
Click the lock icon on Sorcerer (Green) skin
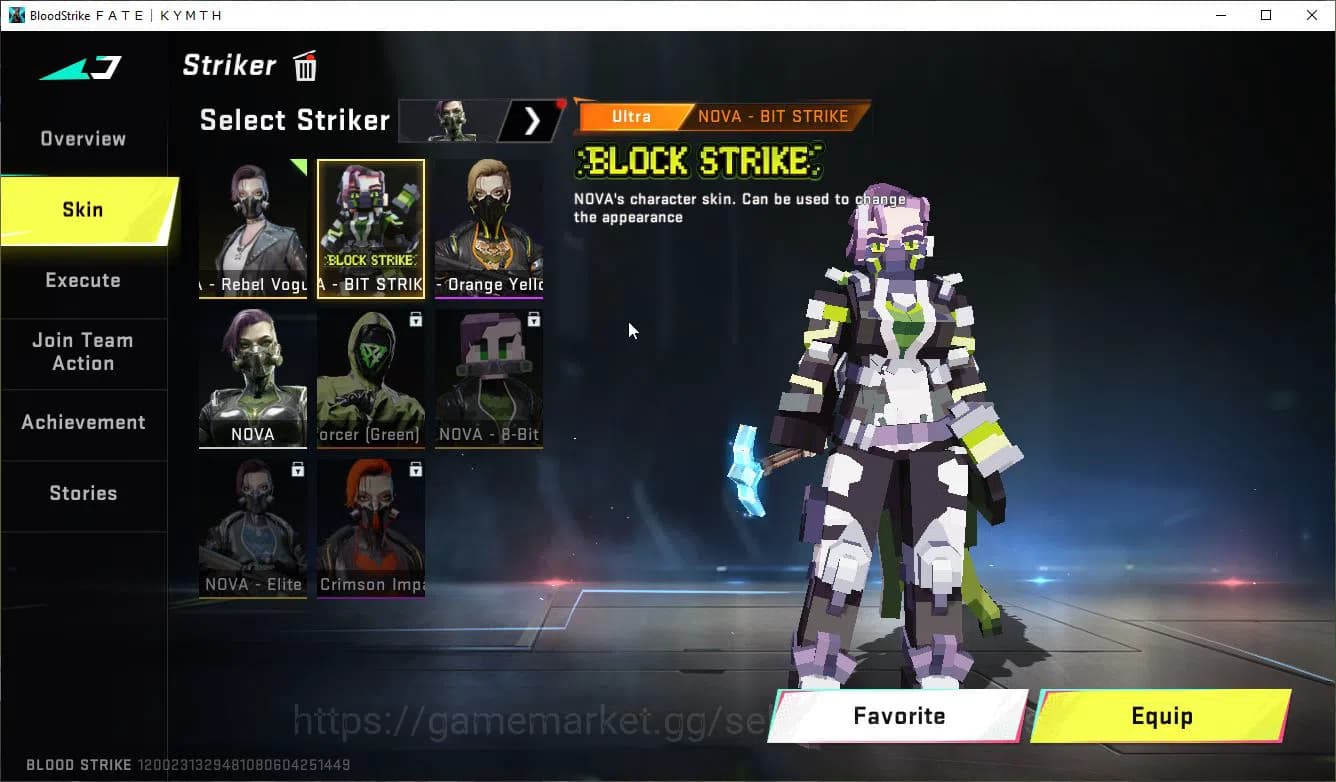click(416, 318)
